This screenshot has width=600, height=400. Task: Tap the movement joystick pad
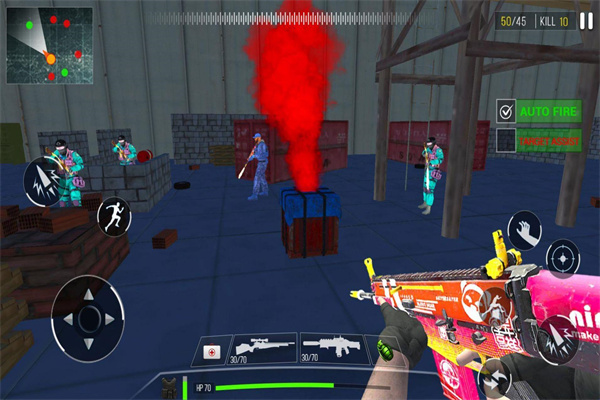pos(89,318)
